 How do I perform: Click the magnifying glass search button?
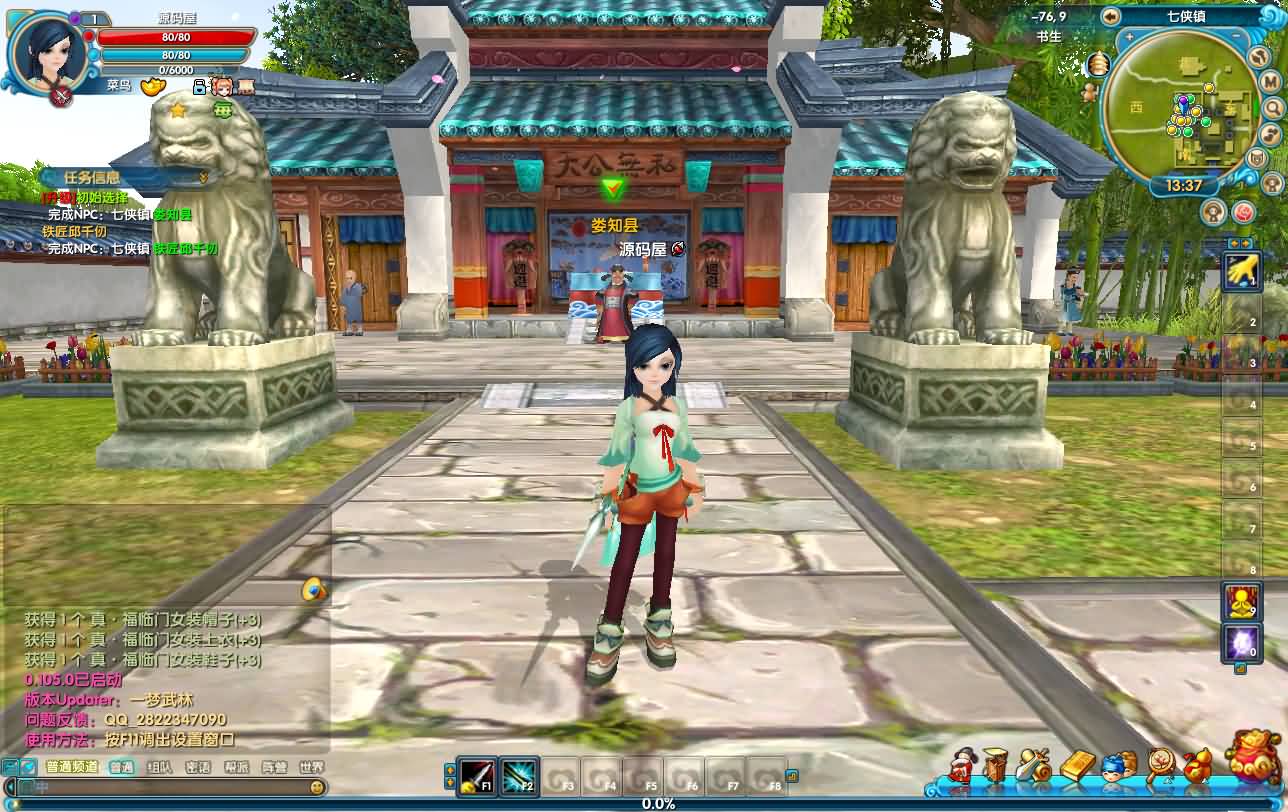1272,107
